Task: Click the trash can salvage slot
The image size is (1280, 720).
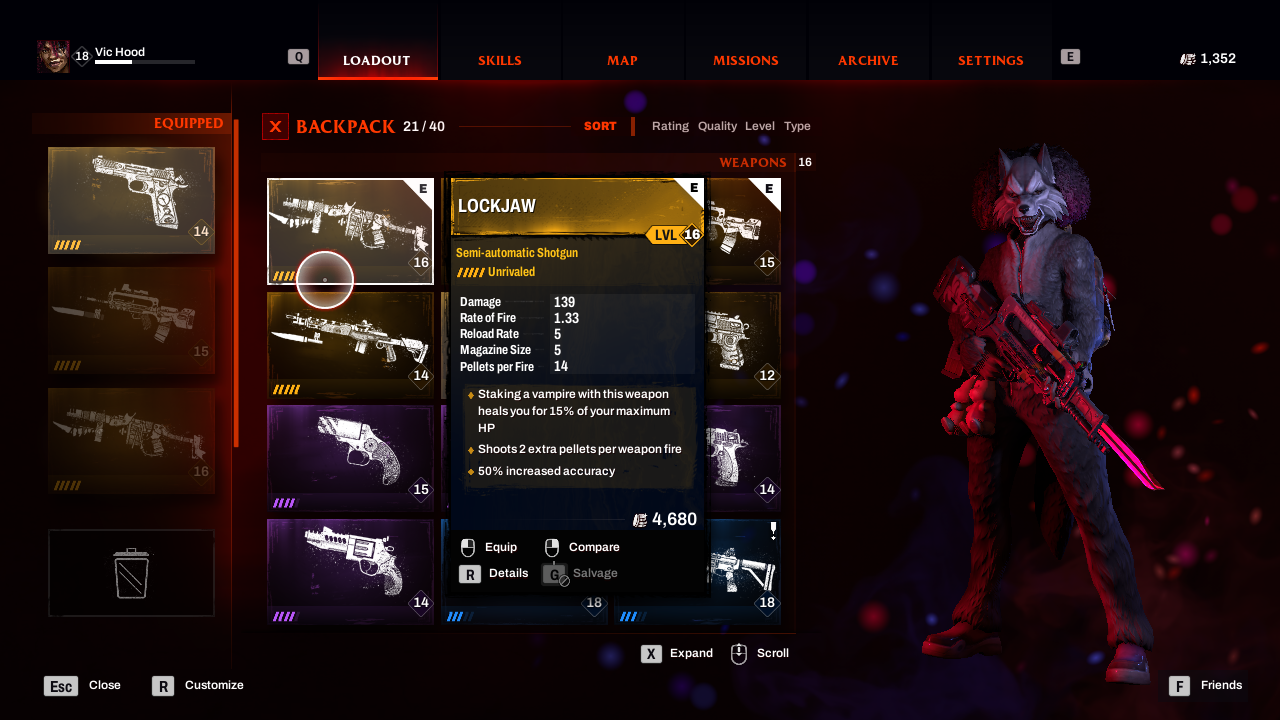Action: pos(131,573)
